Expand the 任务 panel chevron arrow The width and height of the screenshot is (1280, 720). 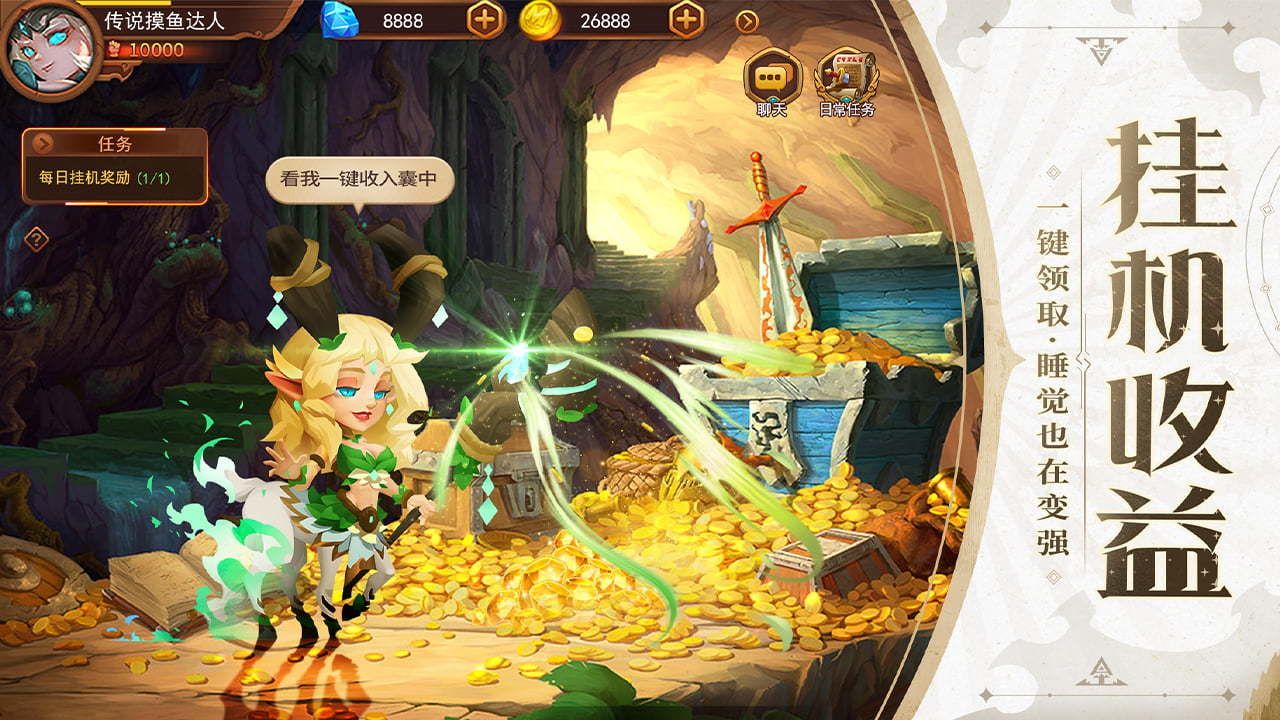pos(44,142)
